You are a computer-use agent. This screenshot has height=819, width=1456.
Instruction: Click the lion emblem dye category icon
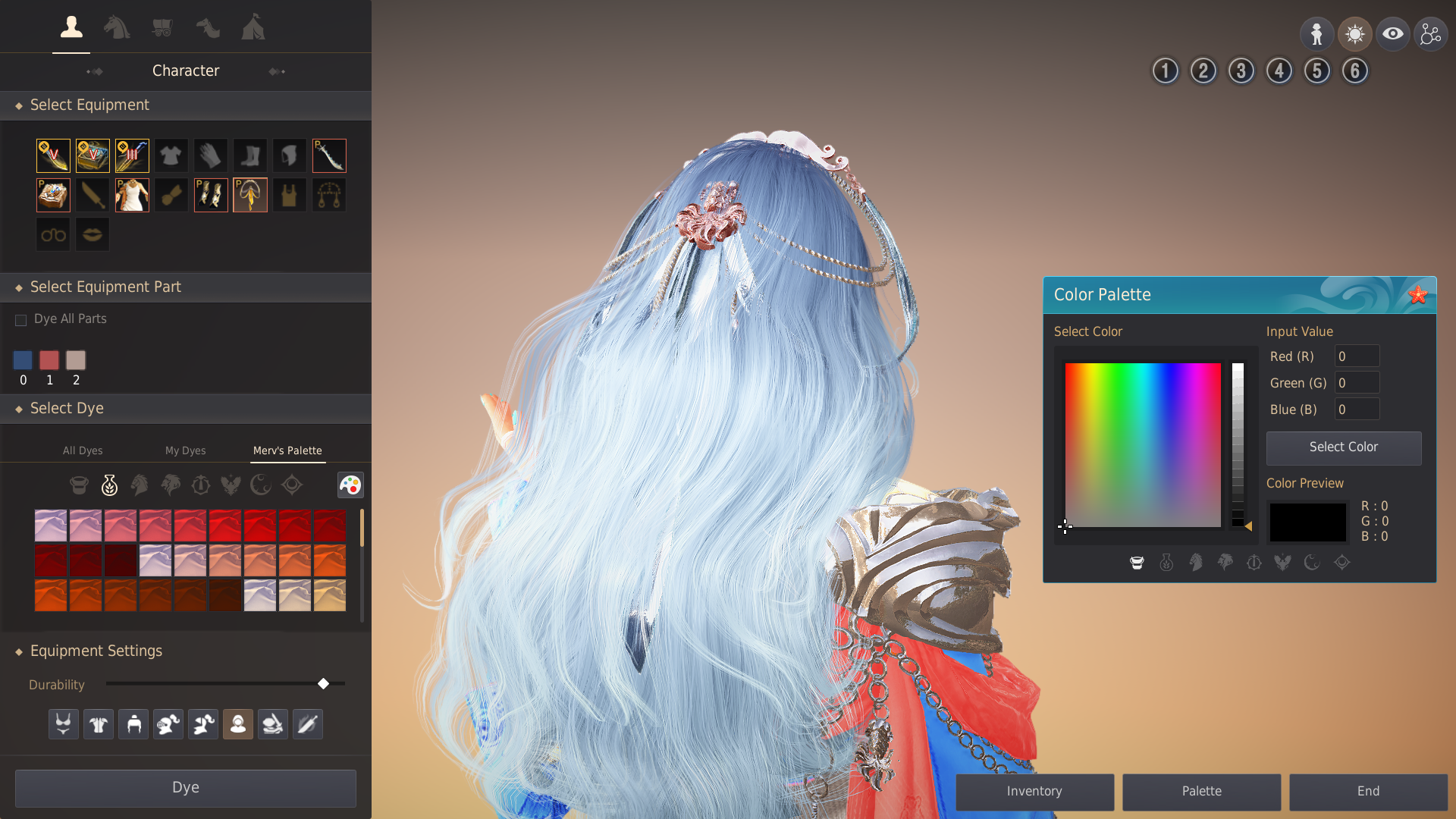170,485
